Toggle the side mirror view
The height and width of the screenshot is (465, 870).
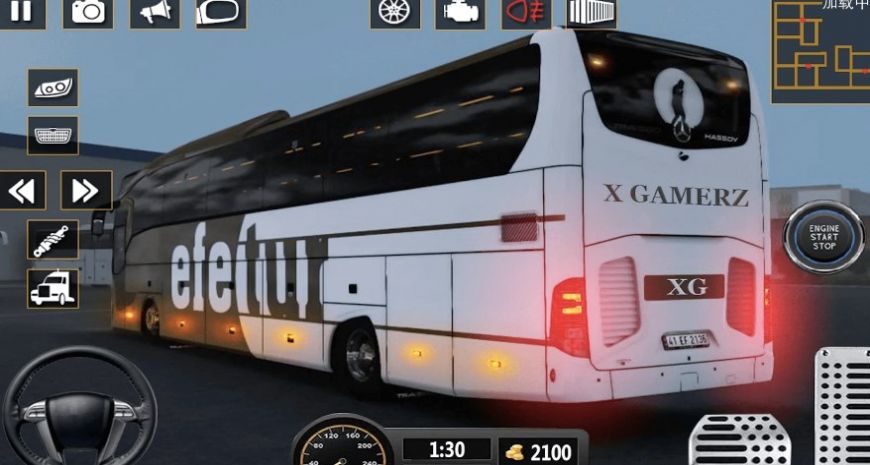(x=221, y=12)
